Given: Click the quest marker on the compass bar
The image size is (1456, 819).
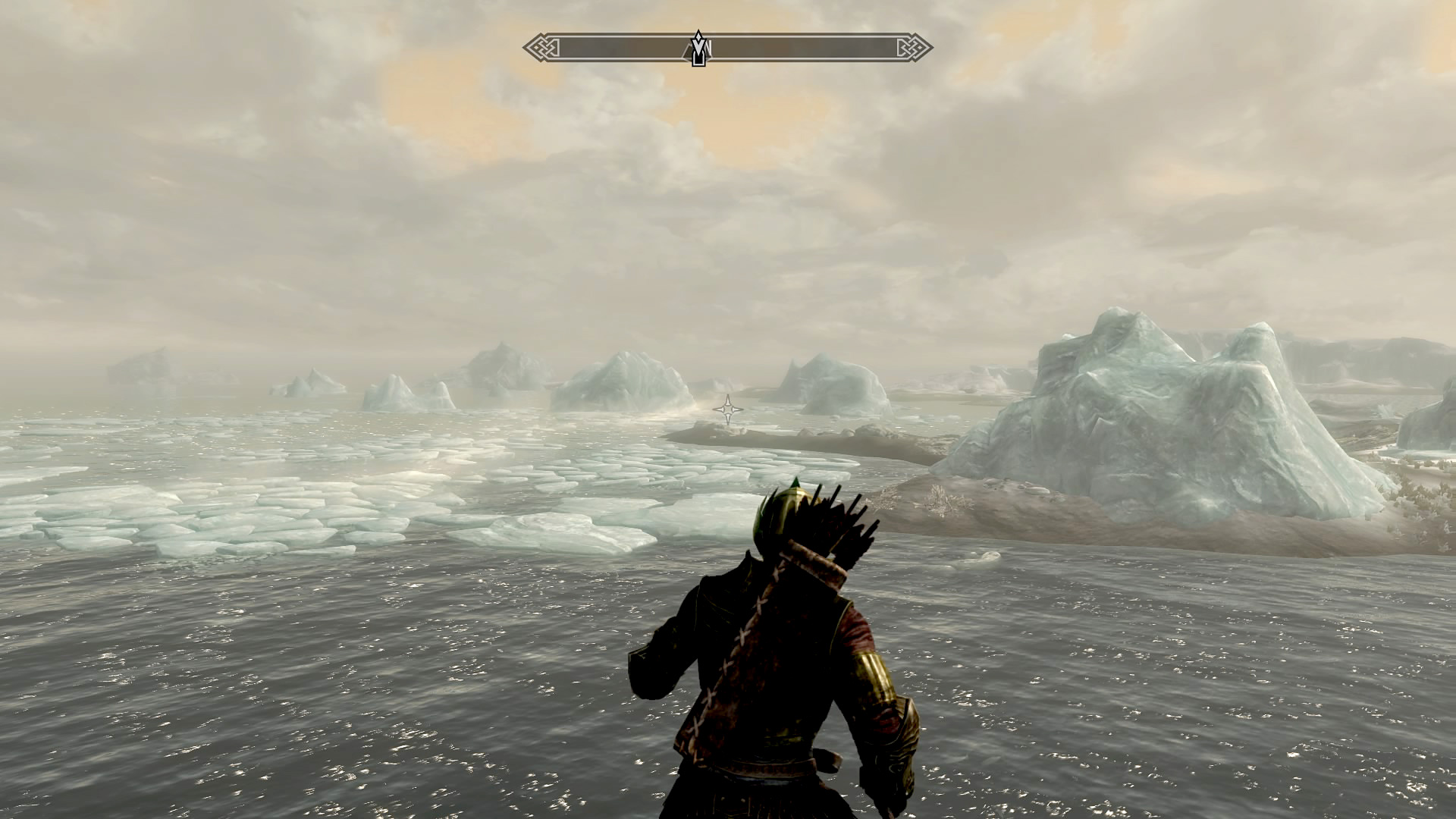Looking at the screenshot, I should tap(698, 49).
